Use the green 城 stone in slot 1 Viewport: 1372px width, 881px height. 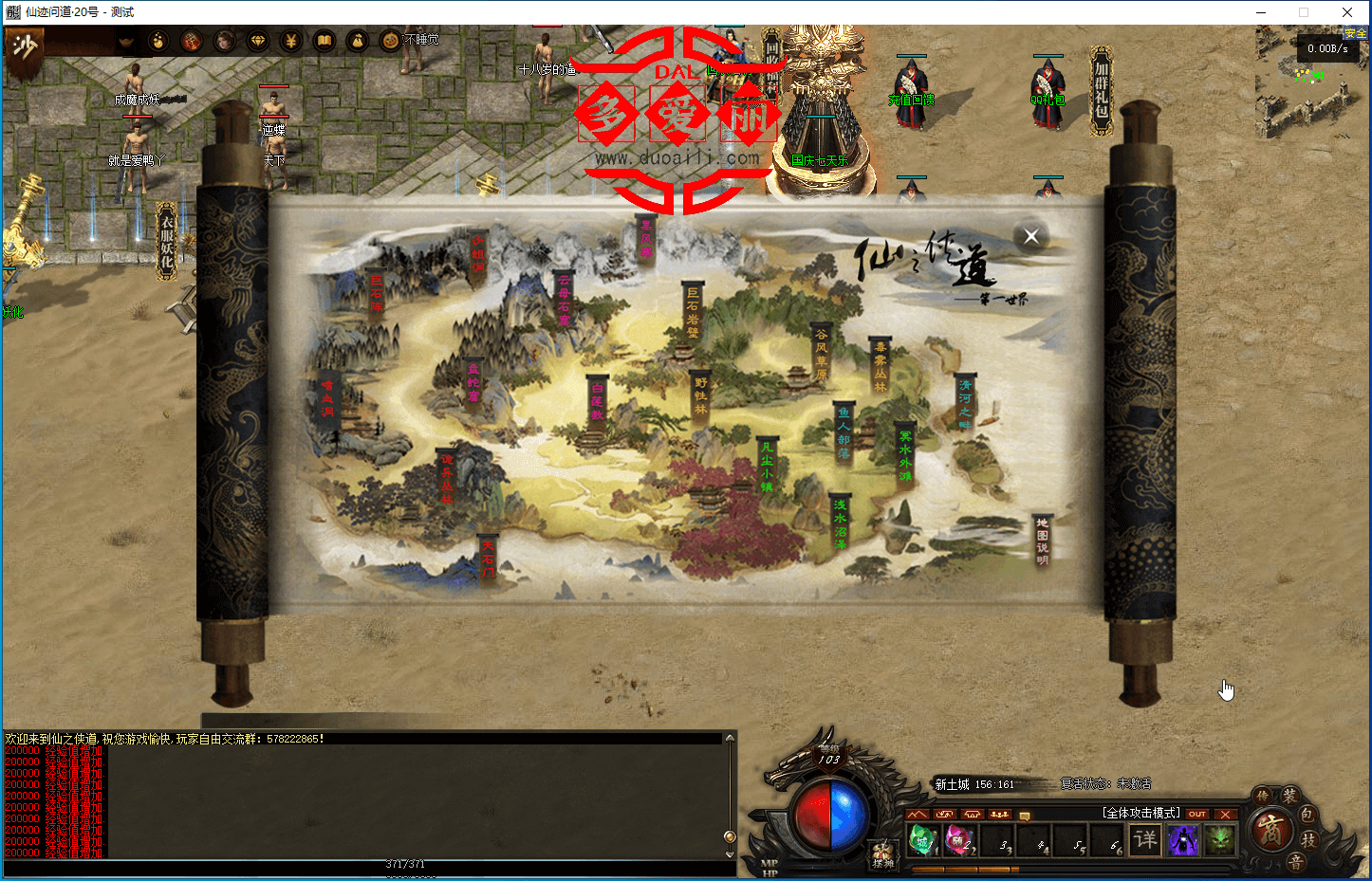coord(922,839)
